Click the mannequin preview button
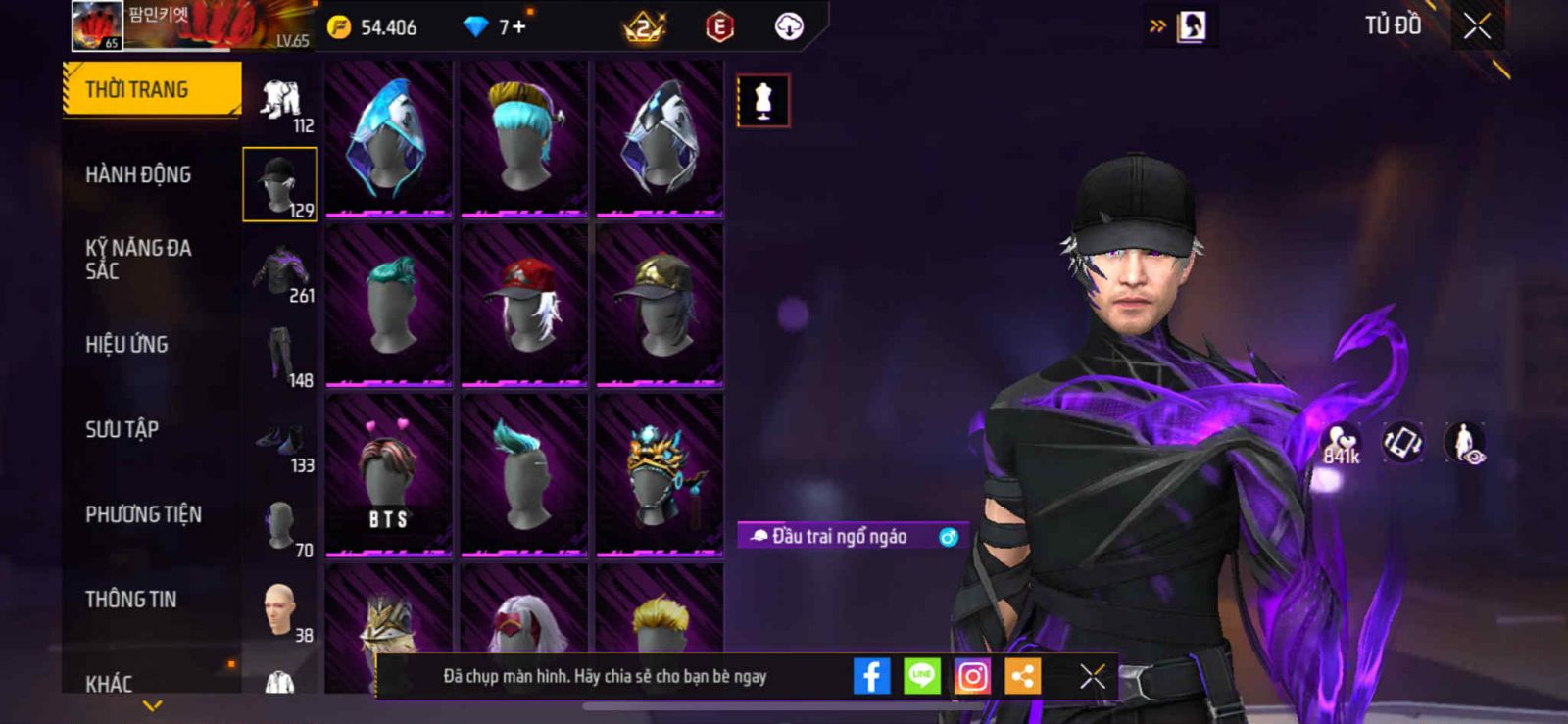 [x=763, y=101]
